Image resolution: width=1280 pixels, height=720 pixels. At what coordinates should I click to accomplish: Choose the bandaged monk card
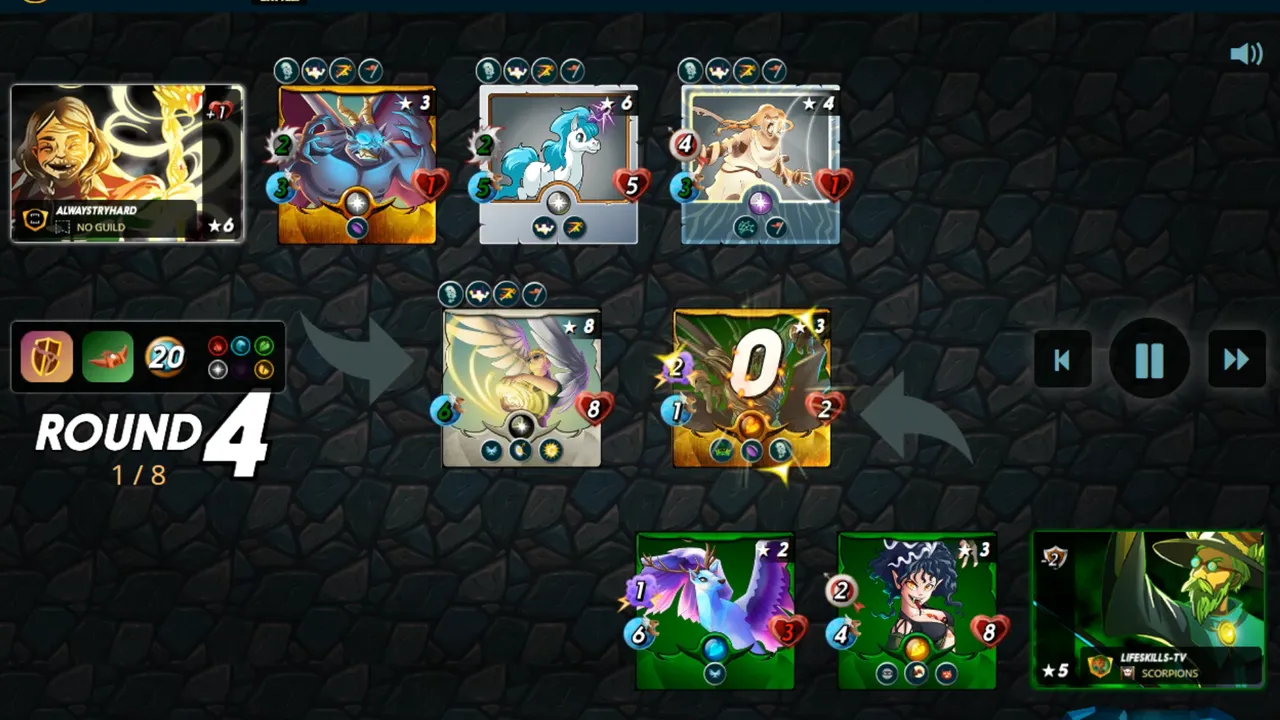pyautogui.click(x=760, y=165)
